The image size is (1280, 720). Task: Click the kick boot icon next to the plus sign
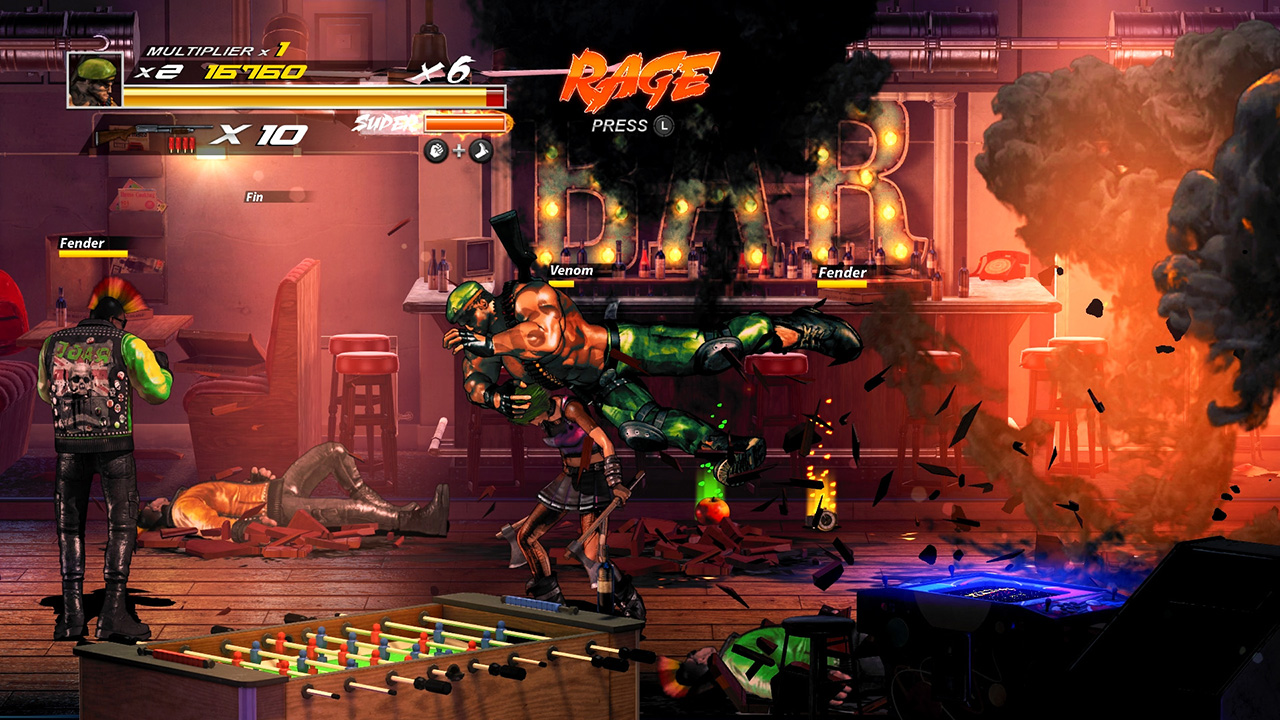(x=480, y=150)
